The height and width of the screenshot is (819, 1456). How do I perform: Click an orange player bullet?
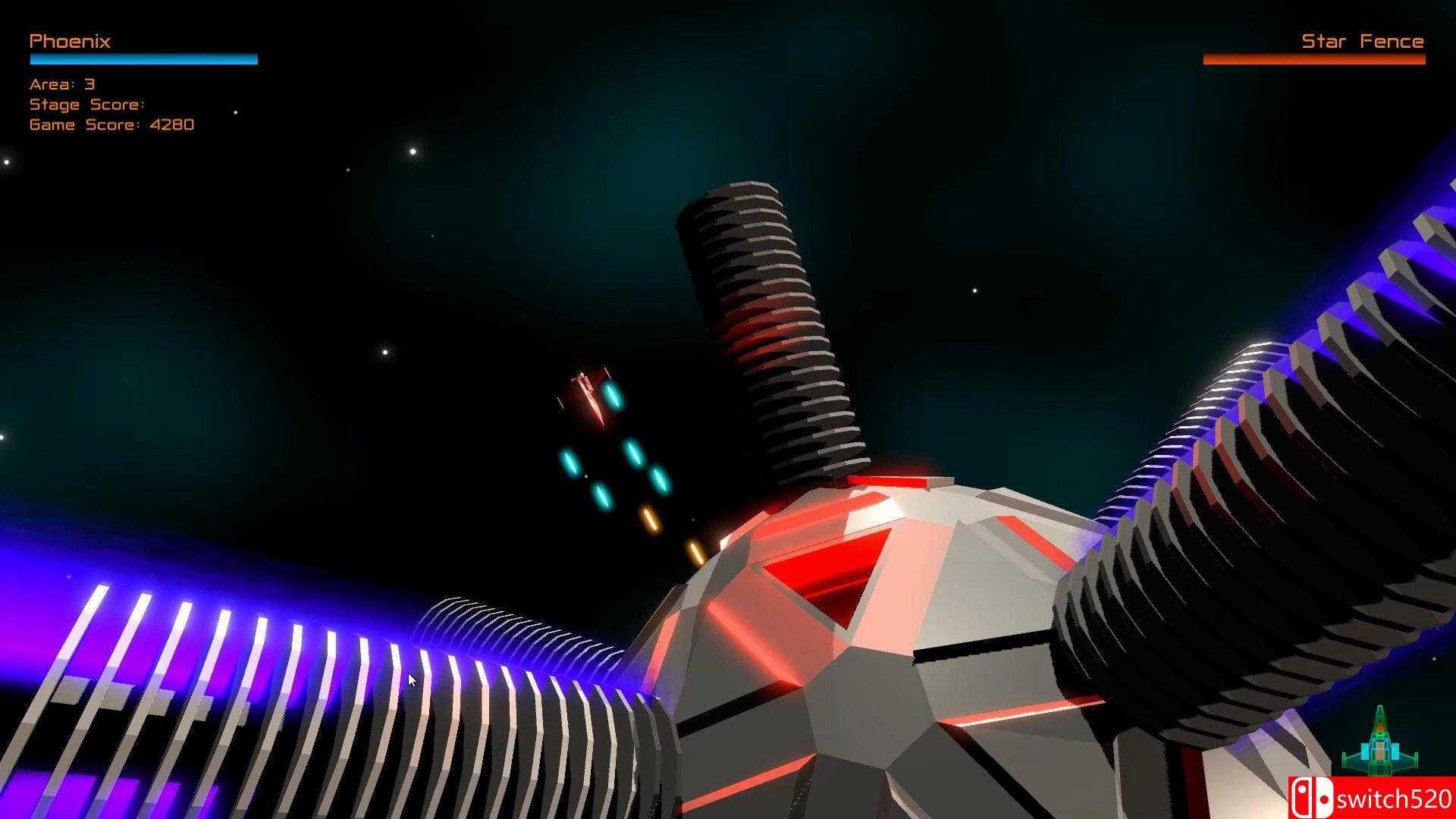click(648, 518)
